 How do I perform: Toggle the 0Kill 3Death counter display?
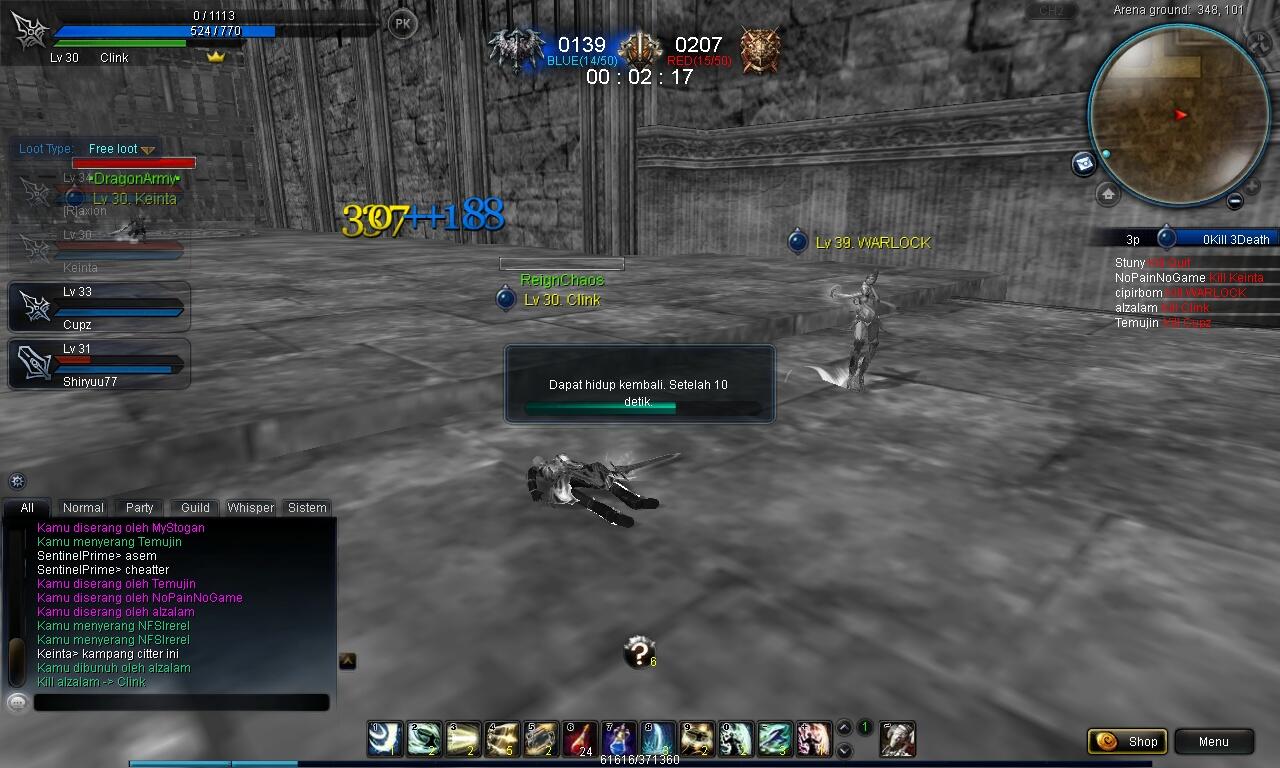tap(1235, 238)
